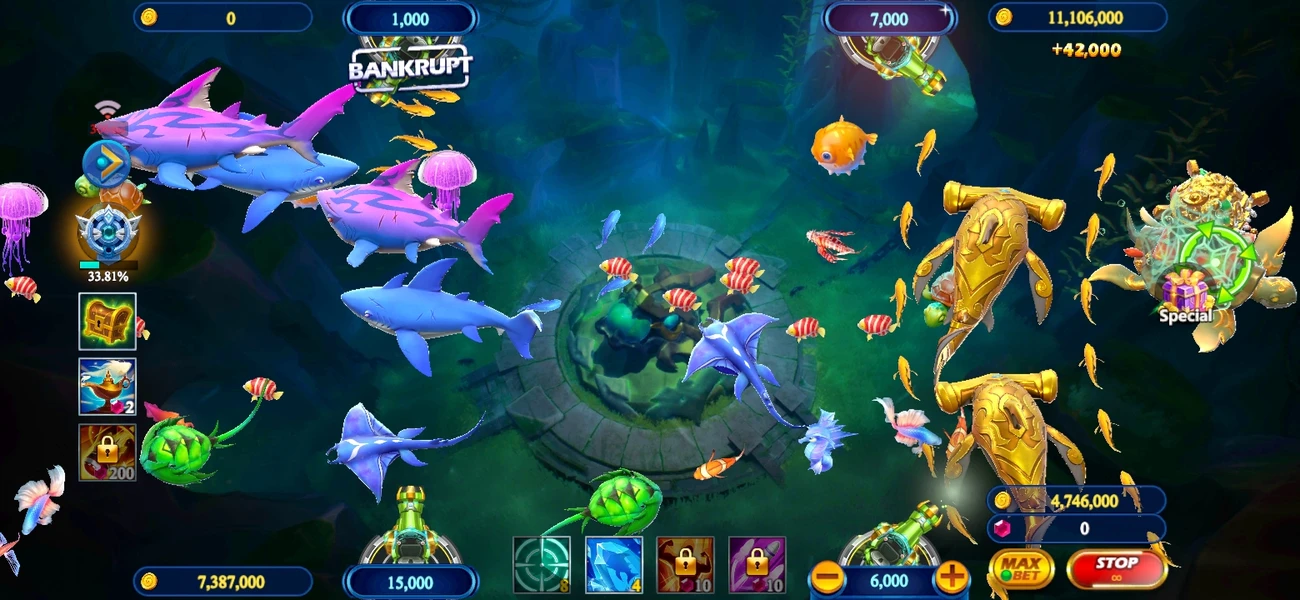
Task: Tap the Special gift box bonus
Action: 1185,296
